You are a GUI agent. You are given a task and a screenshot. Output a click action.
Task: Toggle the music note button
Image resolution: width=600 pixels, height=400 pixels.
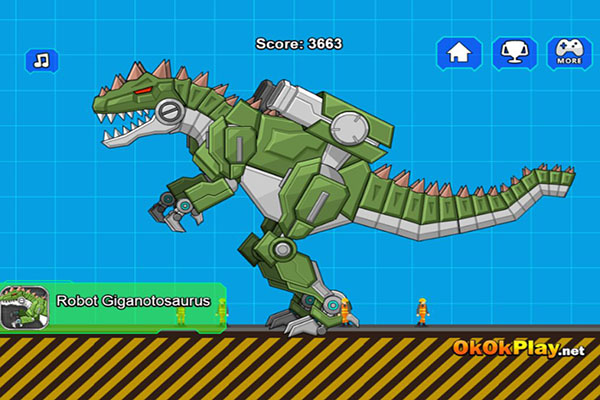[x=42, y=60]
